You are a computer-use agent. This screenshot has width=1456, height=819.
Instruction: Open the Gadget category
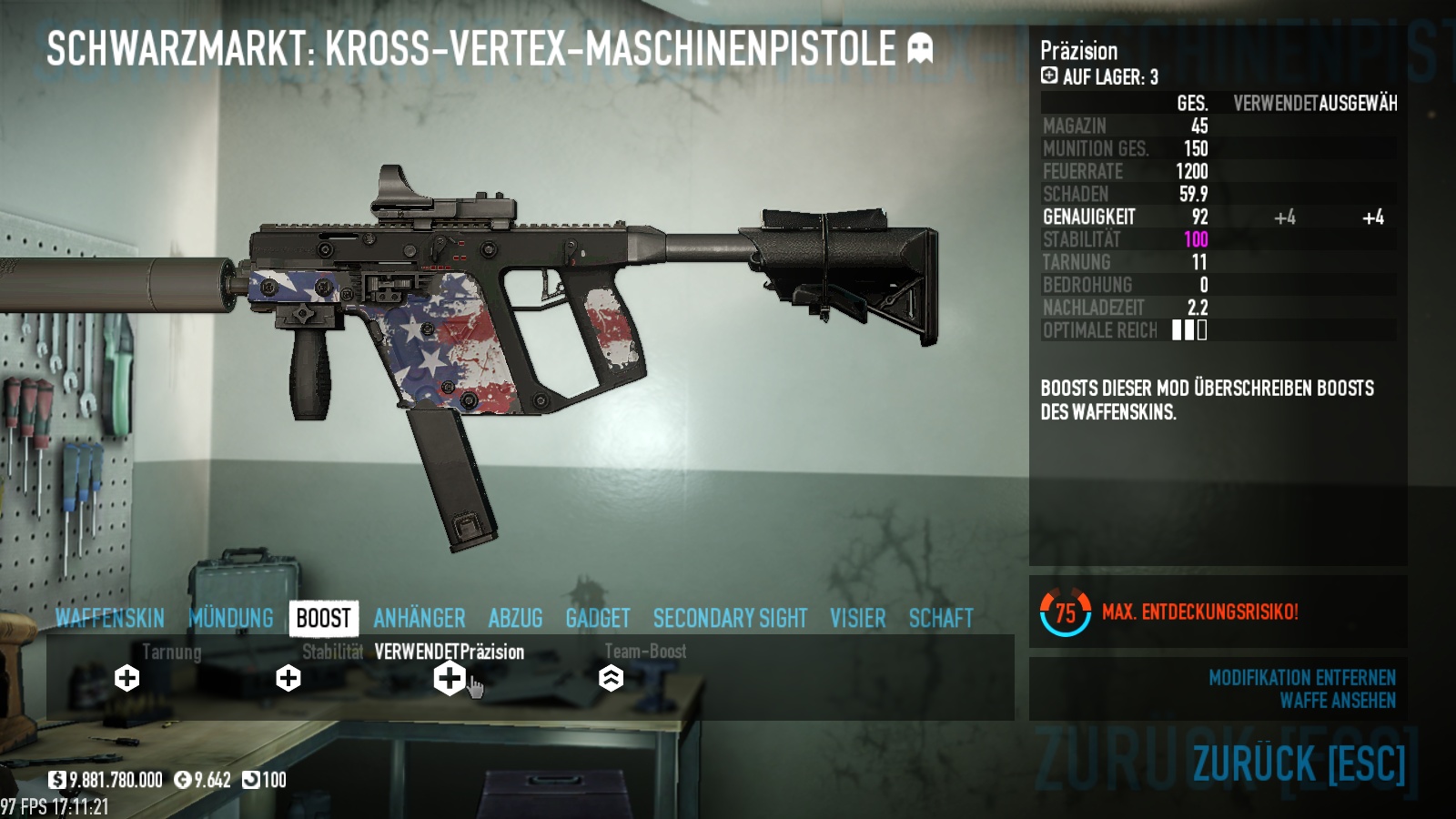tap(598, 619)
